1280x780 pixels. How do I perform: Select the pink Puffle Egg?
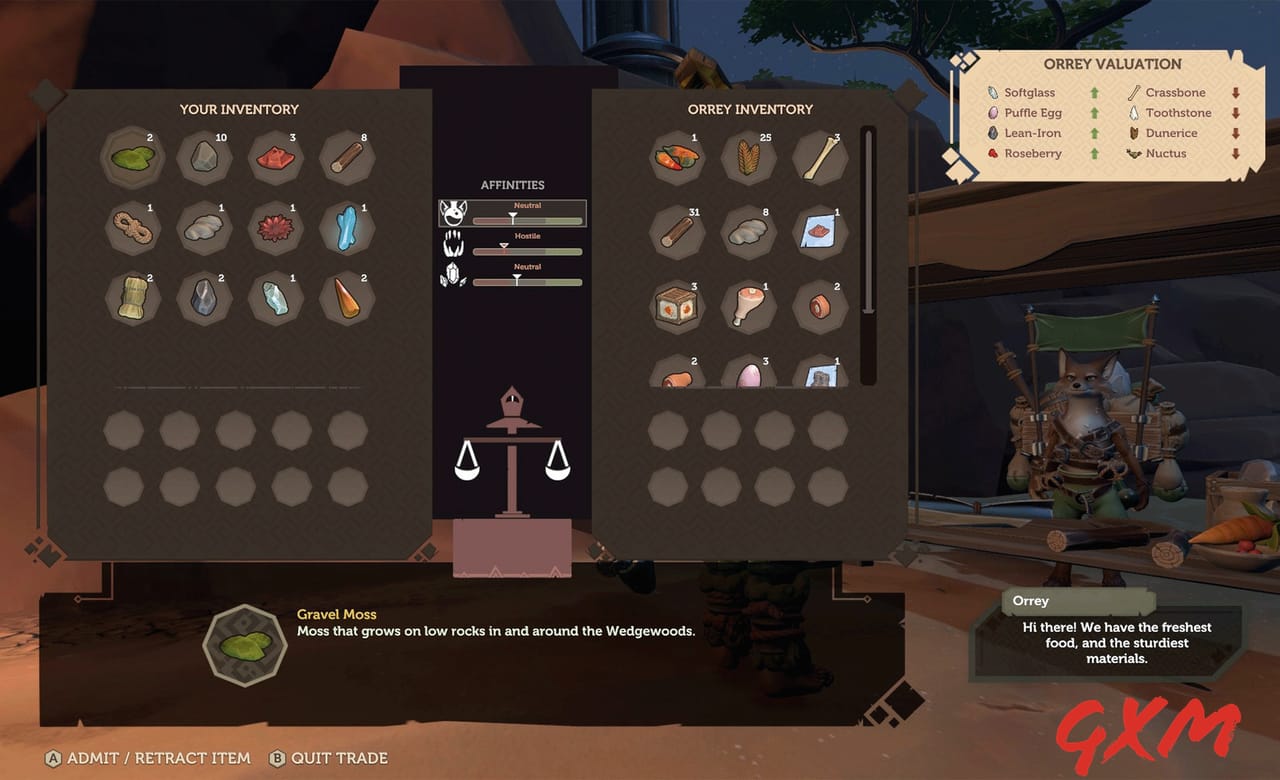coord(748,375)
